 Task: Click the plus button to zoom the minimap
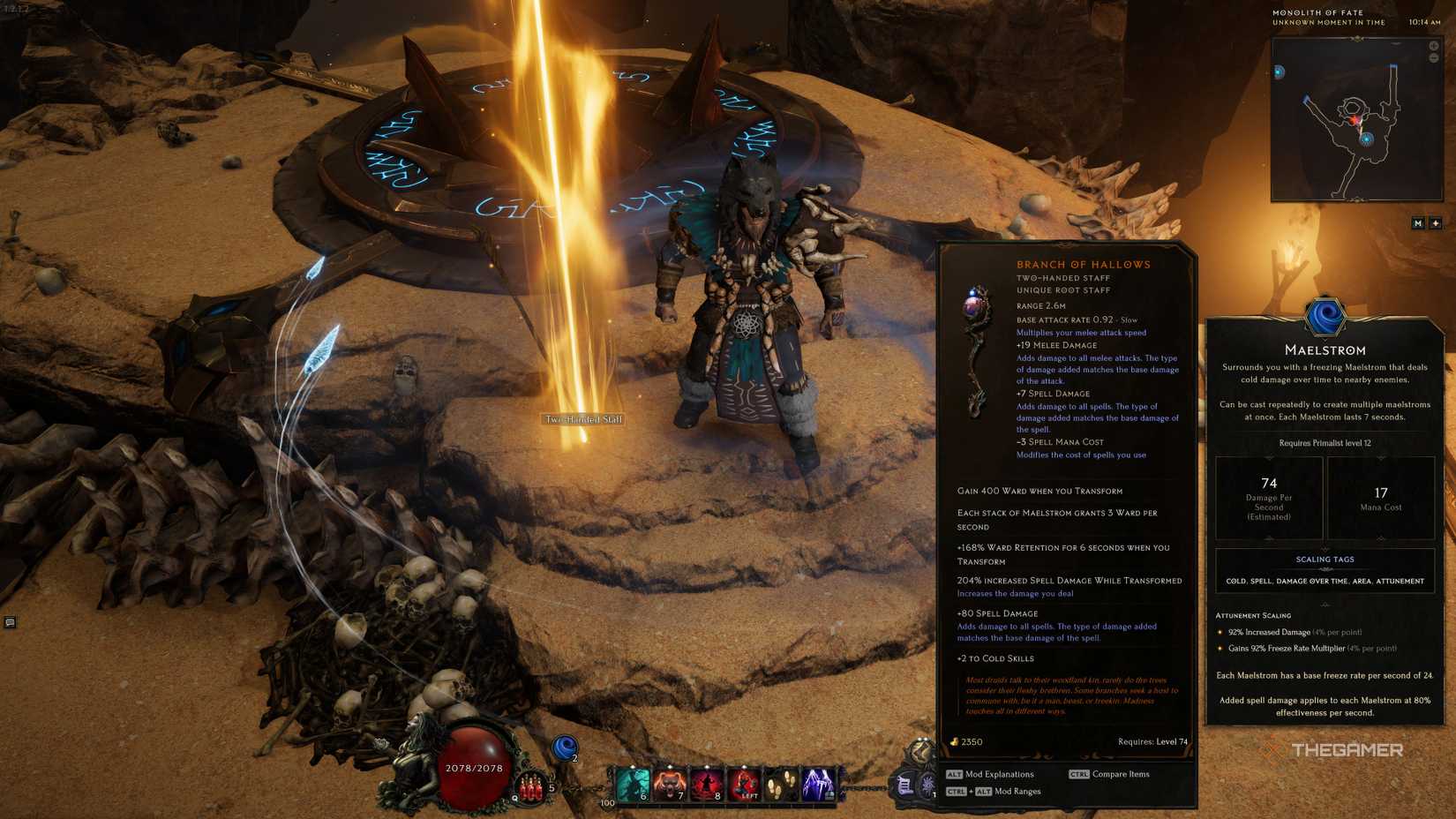1436,222
